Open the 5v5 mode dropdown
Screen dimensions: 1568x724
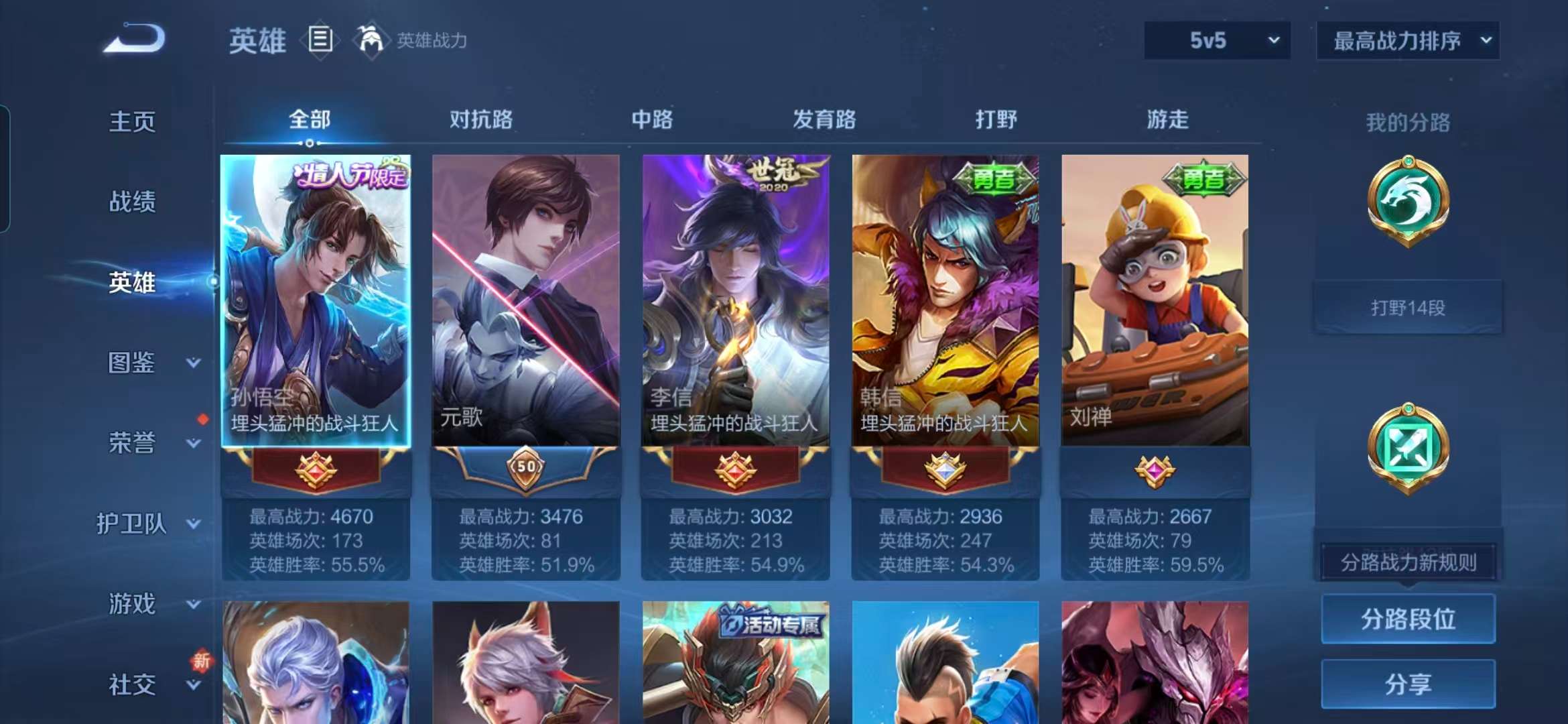pyautogui.click(x=1215, y=40)
